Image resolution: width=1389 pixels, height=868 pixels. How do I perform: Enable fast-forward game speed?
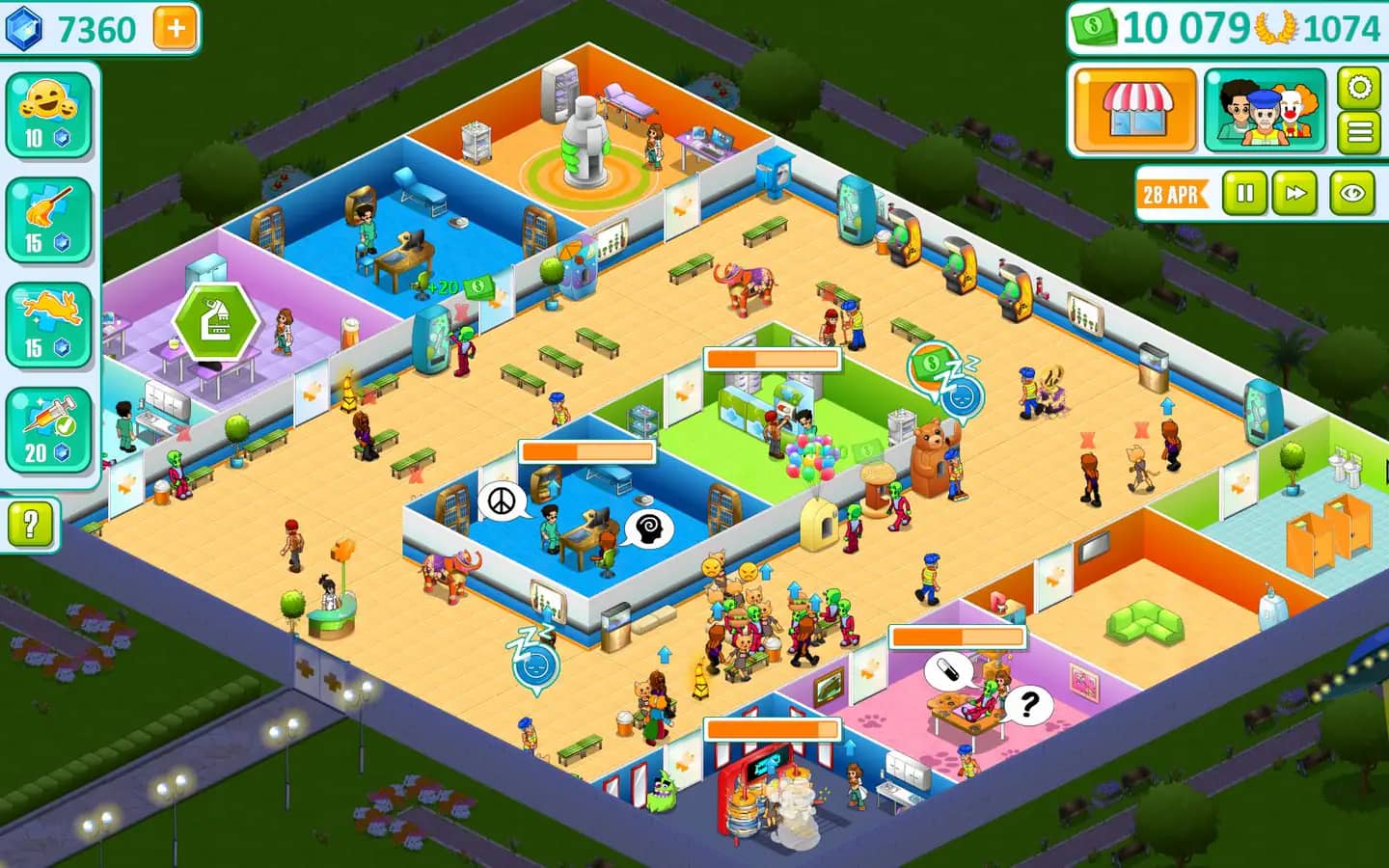pos(1295,192)
